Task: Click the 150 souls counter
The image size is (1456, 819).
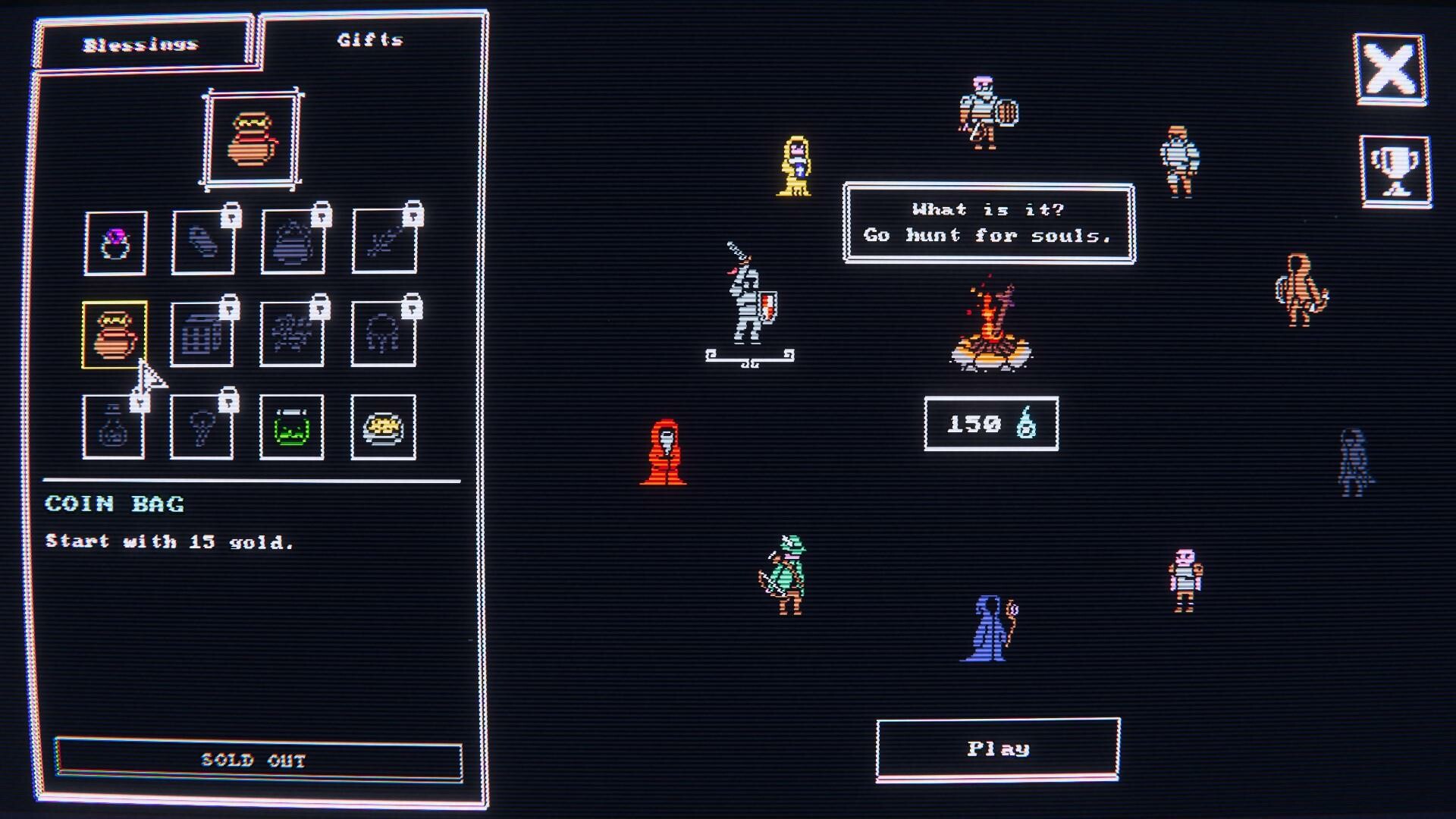Action: point(990,425)
